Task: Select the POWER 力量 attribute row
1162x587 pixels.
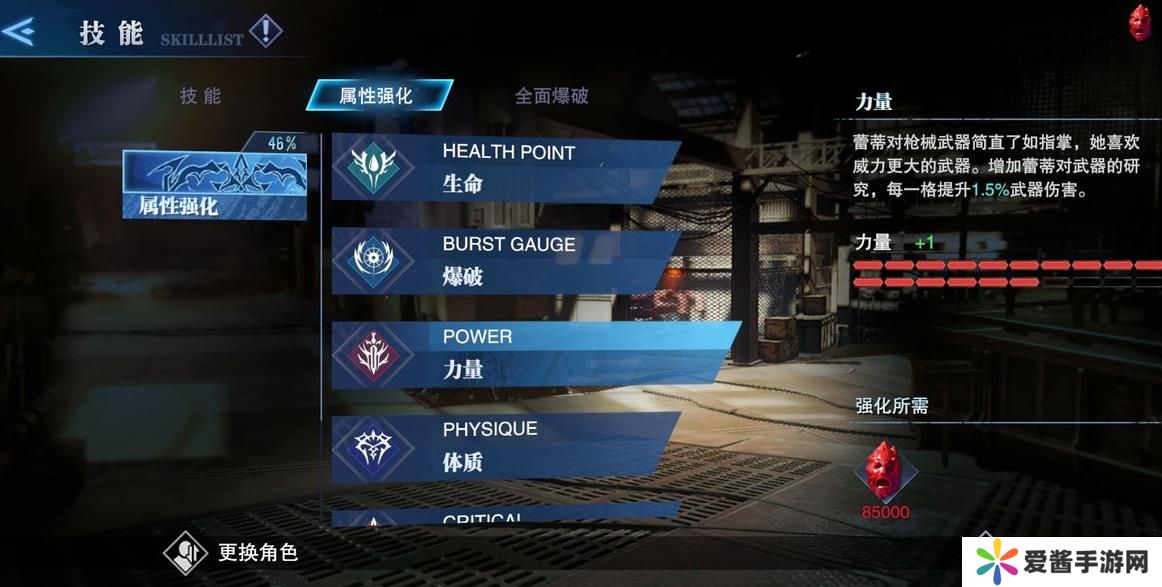Action: click(520, 353)
